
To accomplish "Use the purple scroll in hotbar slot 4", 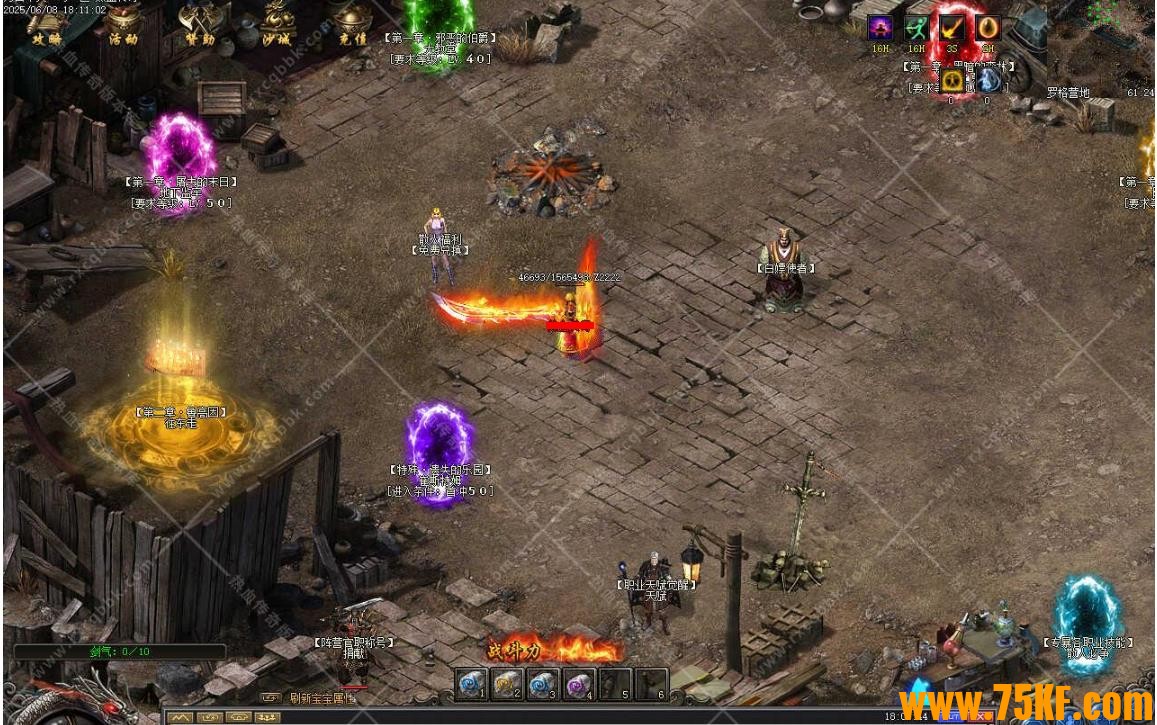I will click(579, 685).
